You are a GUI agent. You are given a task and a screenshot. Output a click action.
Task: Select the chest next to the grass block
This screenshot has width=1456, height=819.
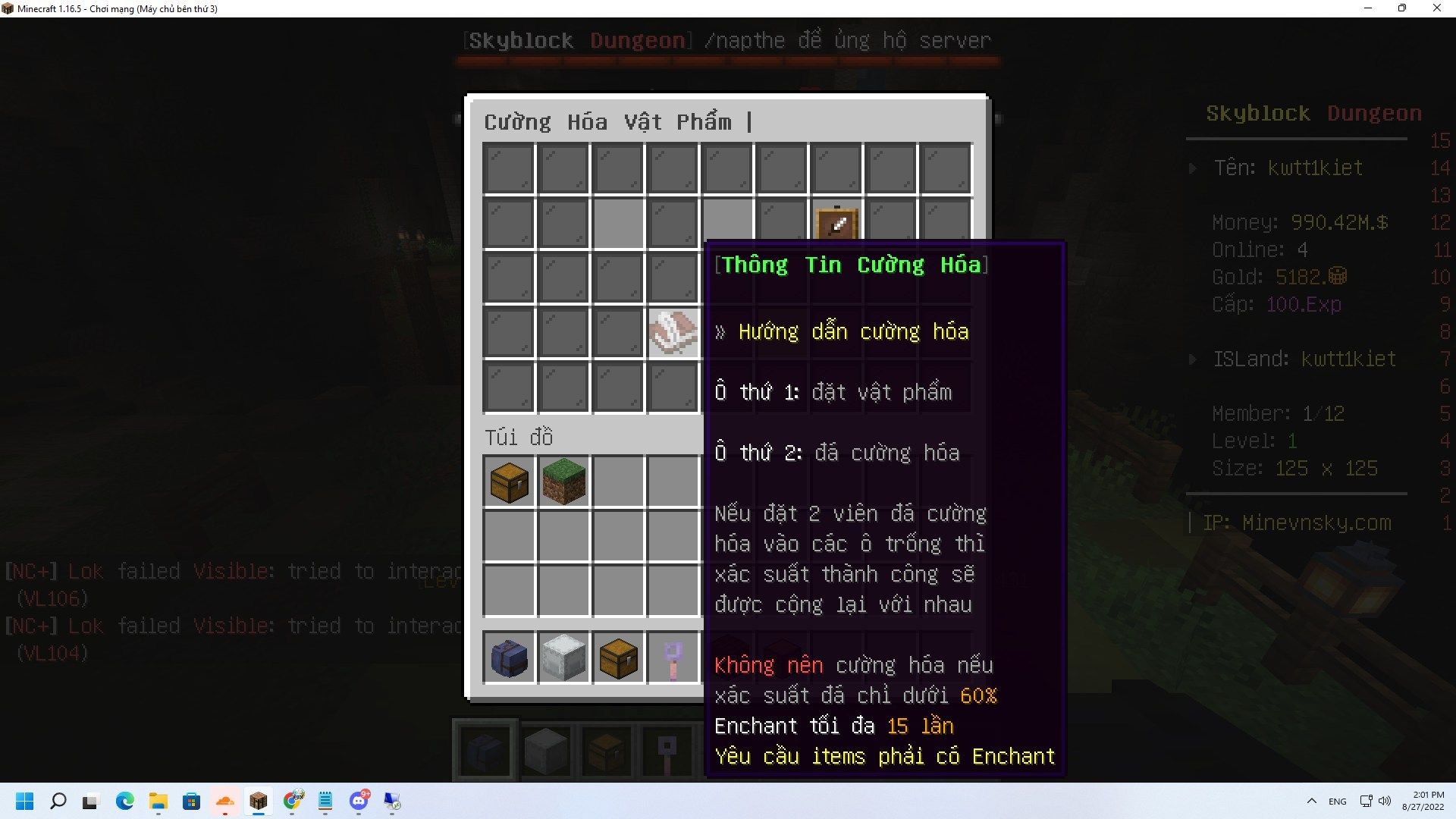pos(509,482)
